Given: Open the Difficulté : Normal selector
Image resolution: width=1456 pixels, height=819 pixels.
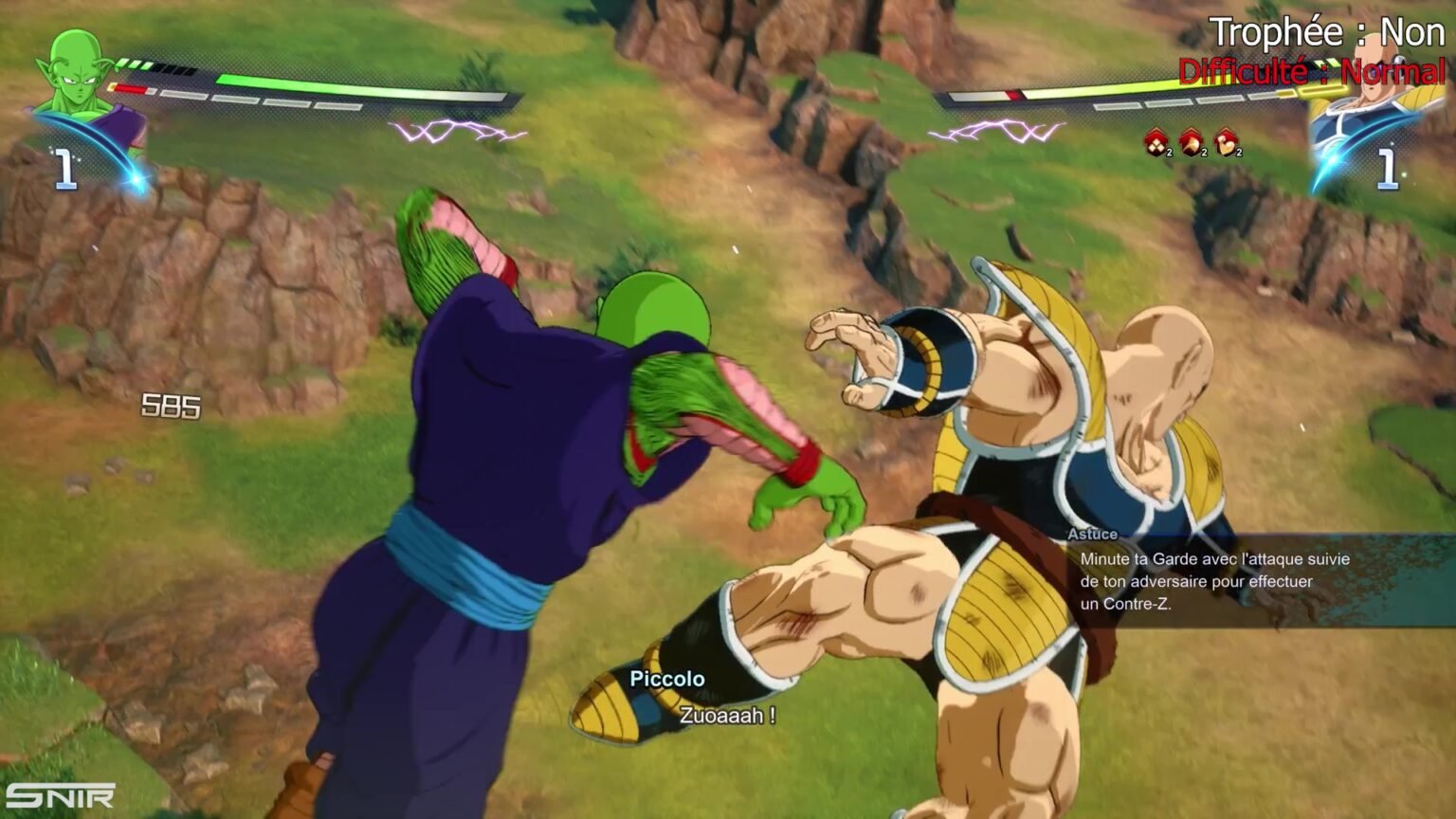Looking at the screenshot, I should (1315, 69).
